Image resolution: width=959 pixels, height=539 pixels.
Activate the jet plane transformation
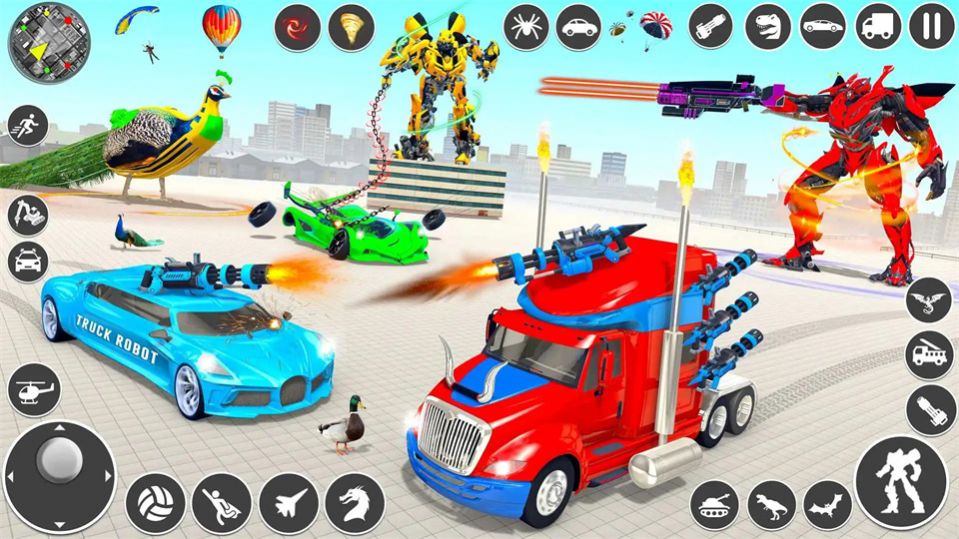pos(285,497)
